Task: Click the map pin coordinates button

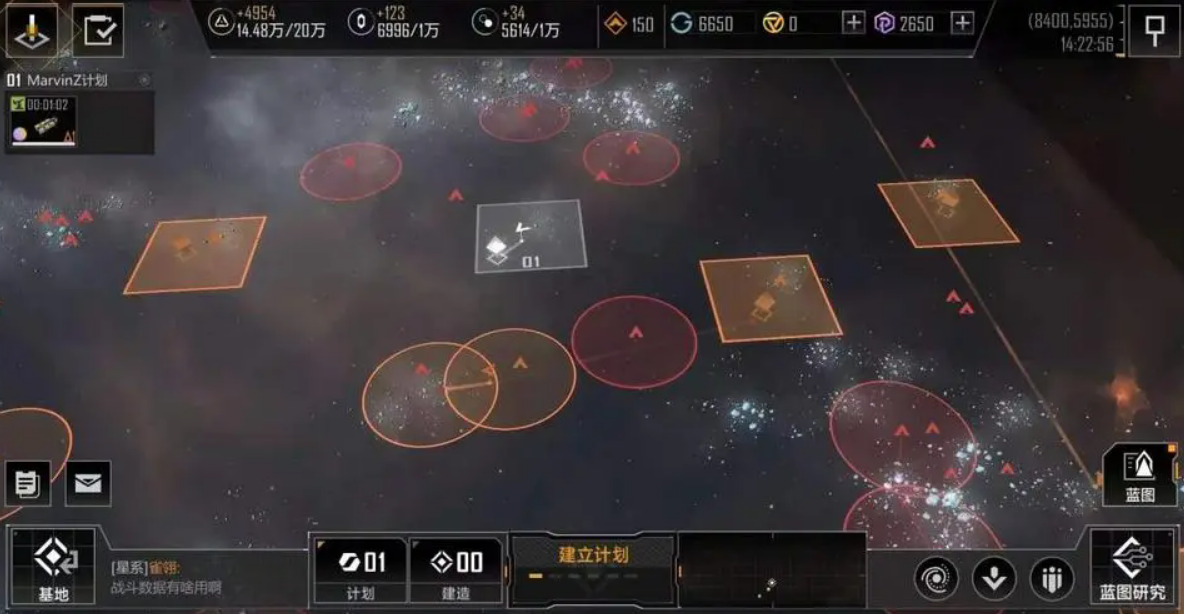Action: pos(1154,31)
